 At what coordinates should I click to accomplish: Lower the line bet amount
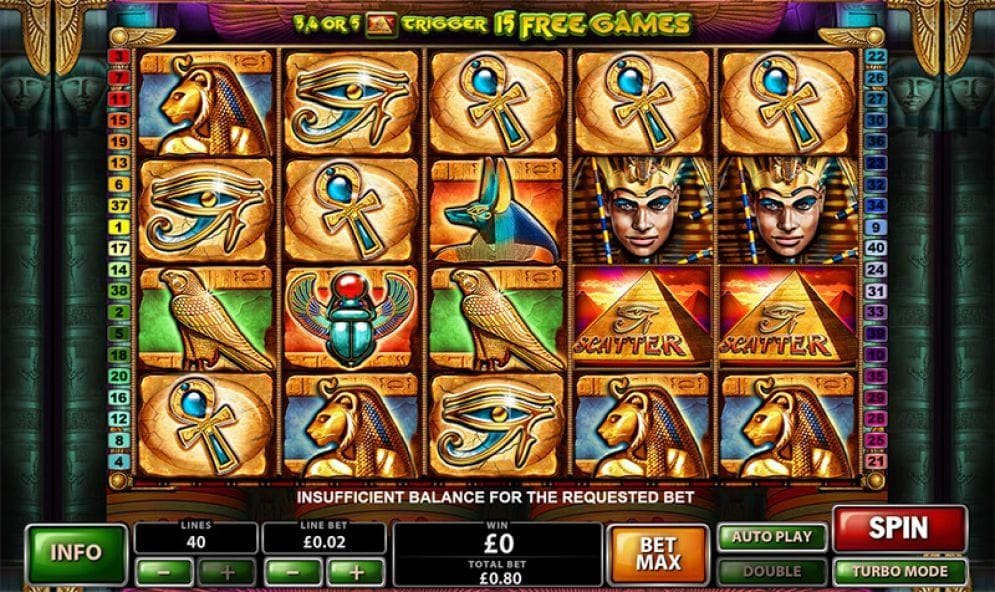291,572
